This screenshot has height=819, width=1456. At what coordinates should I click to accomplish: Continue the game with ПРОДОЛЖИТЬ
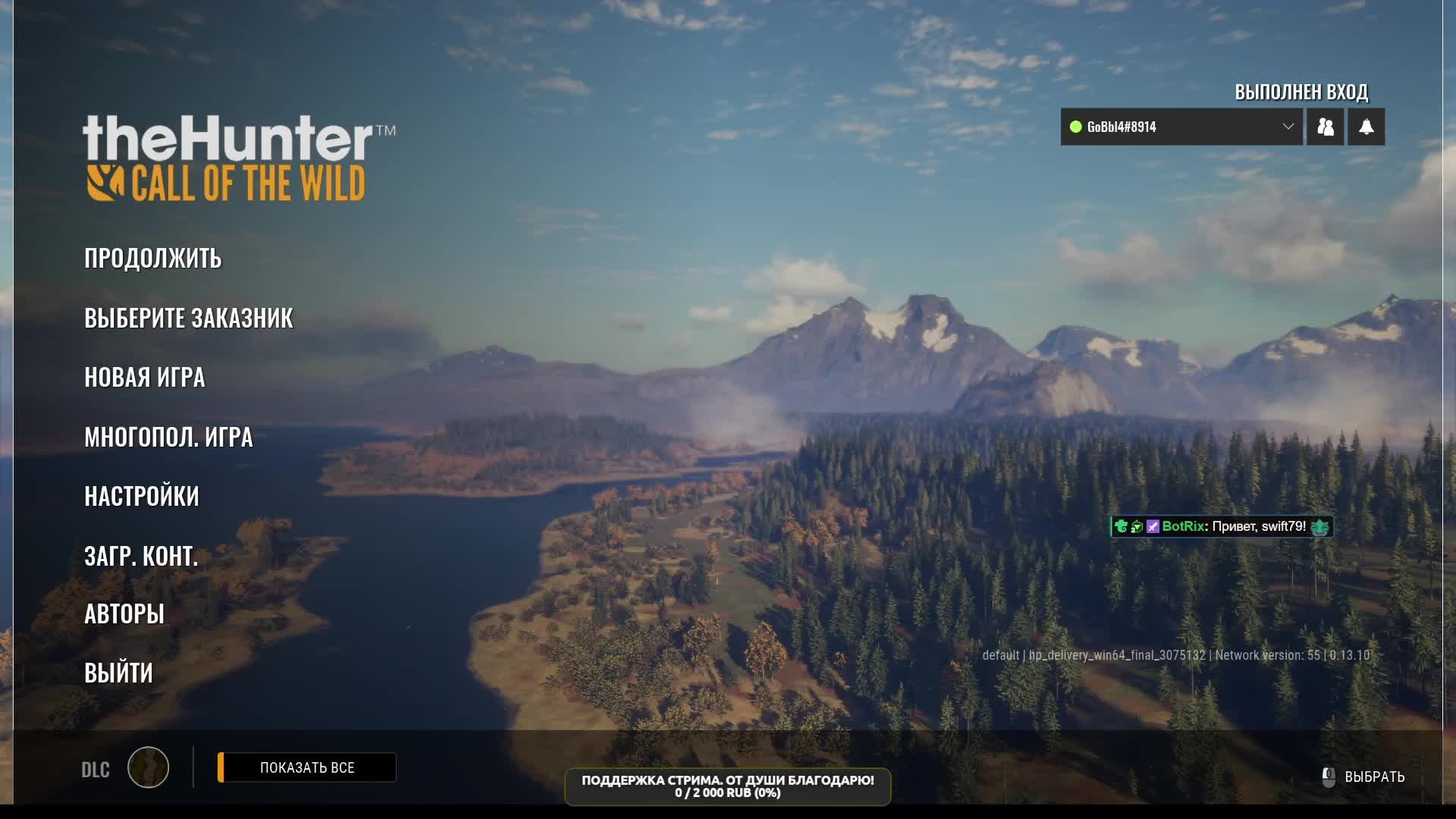152,259
